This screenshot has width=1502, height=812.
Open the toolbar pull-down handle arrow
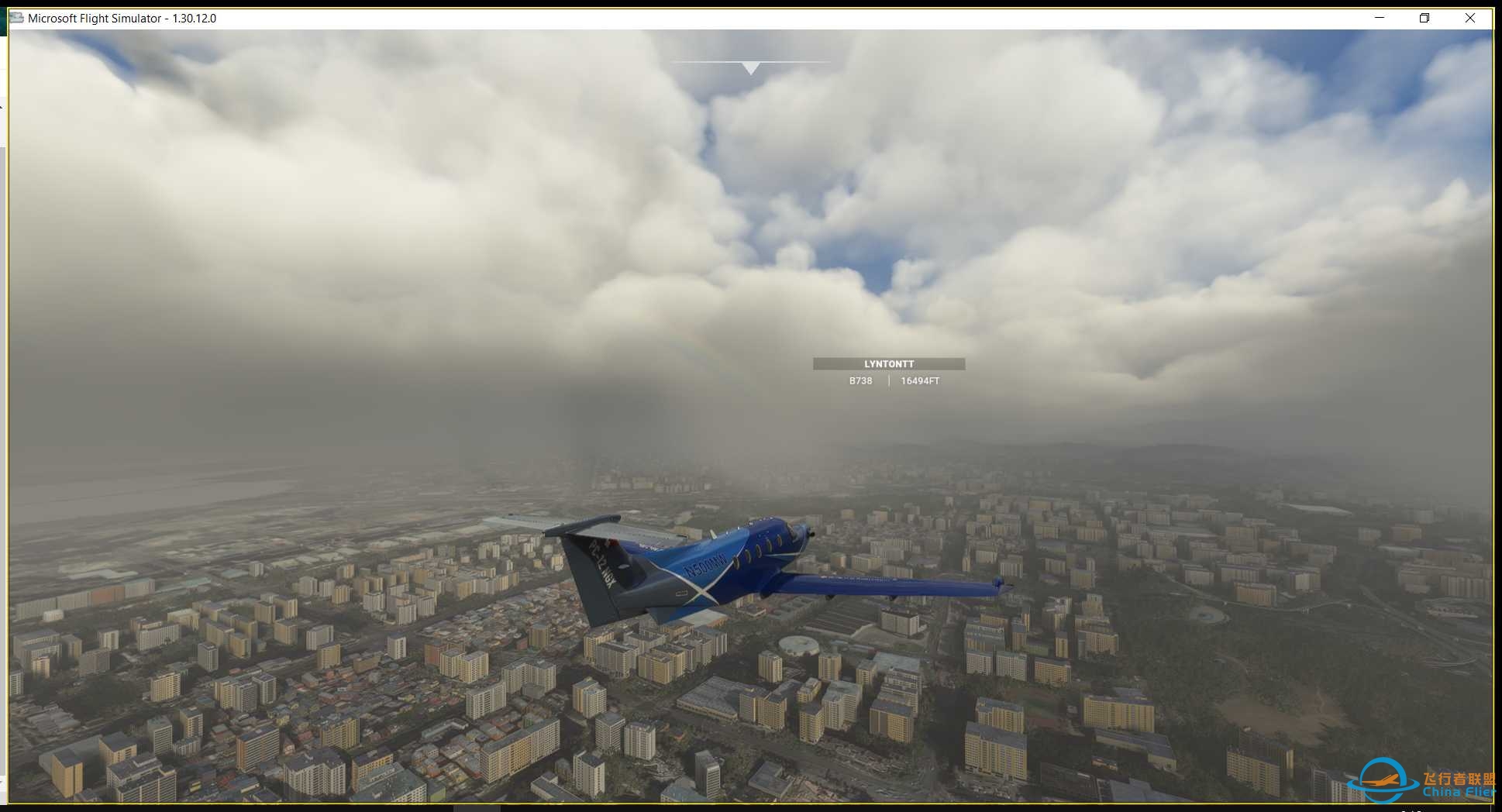(x=750, y=68)
